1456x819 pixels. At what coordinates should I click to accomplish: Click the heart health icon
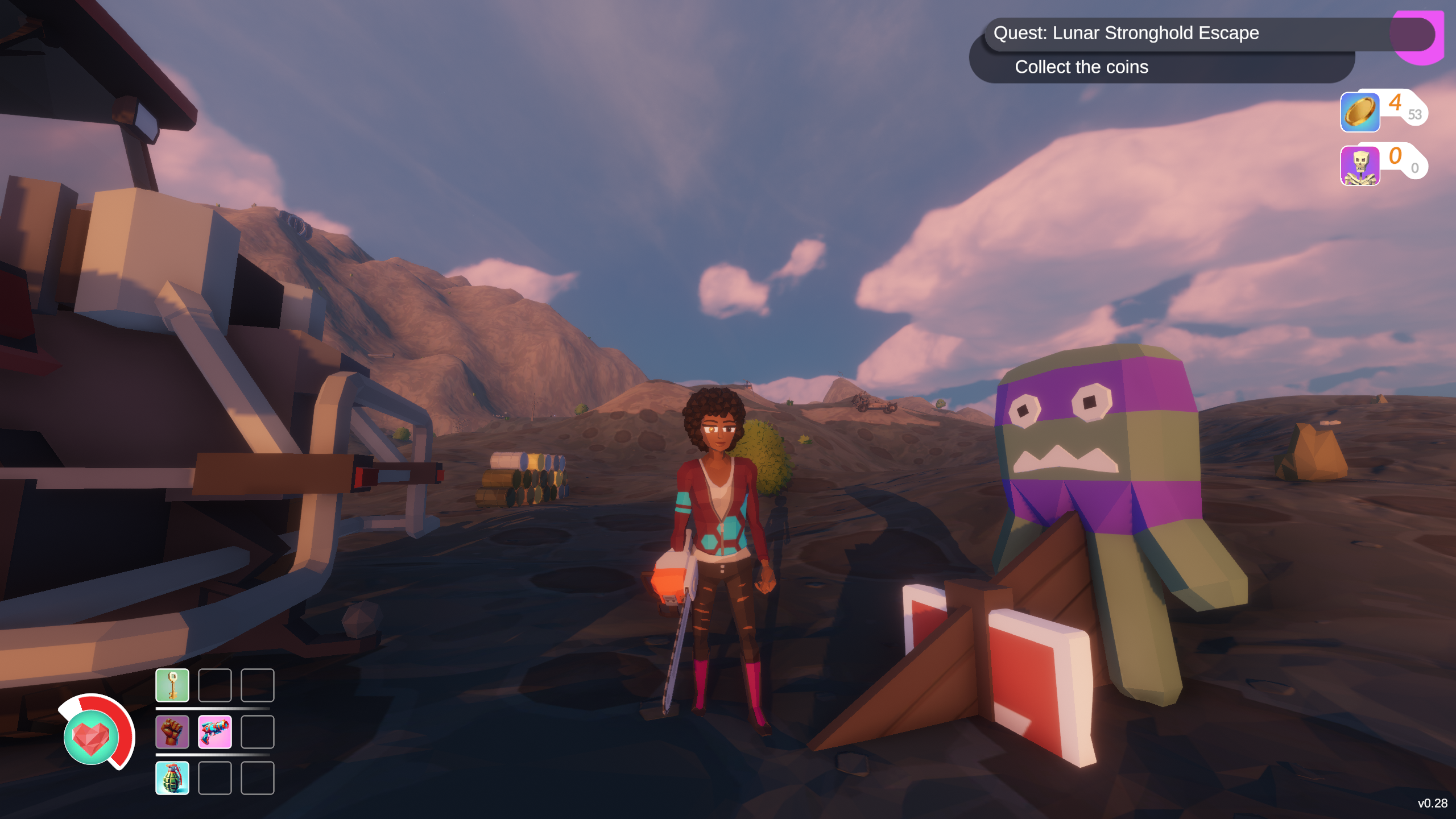coord(92,737)
